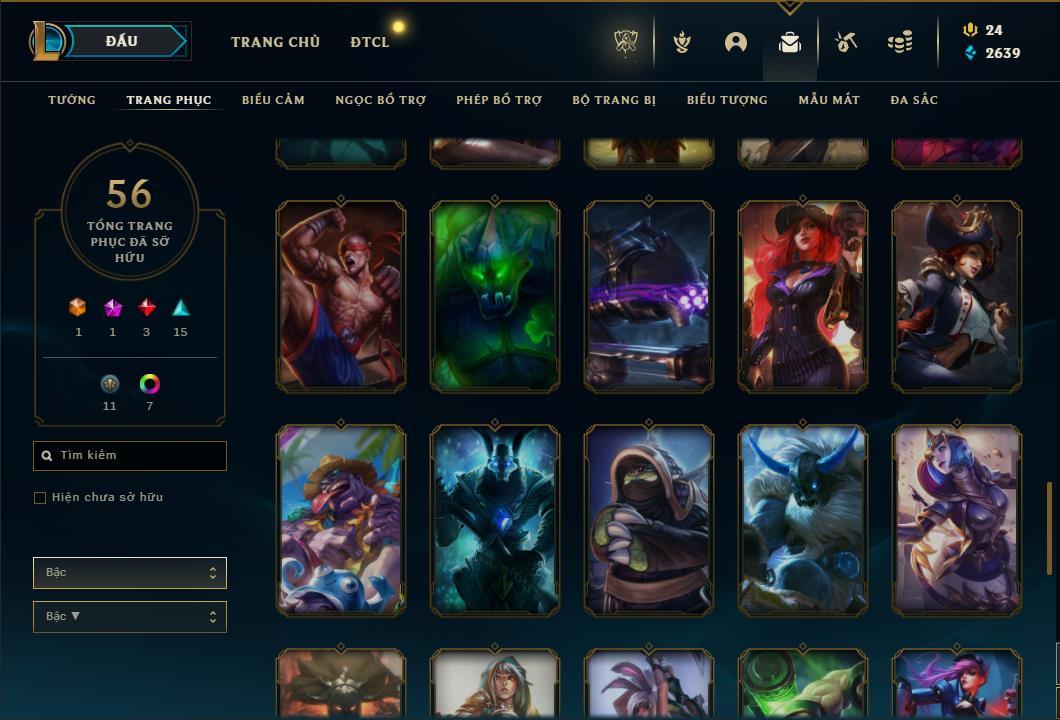Switch to PHÉP BỔ TRỢ tab
This screenshot has width=1060, height=720.
(499, 100)
